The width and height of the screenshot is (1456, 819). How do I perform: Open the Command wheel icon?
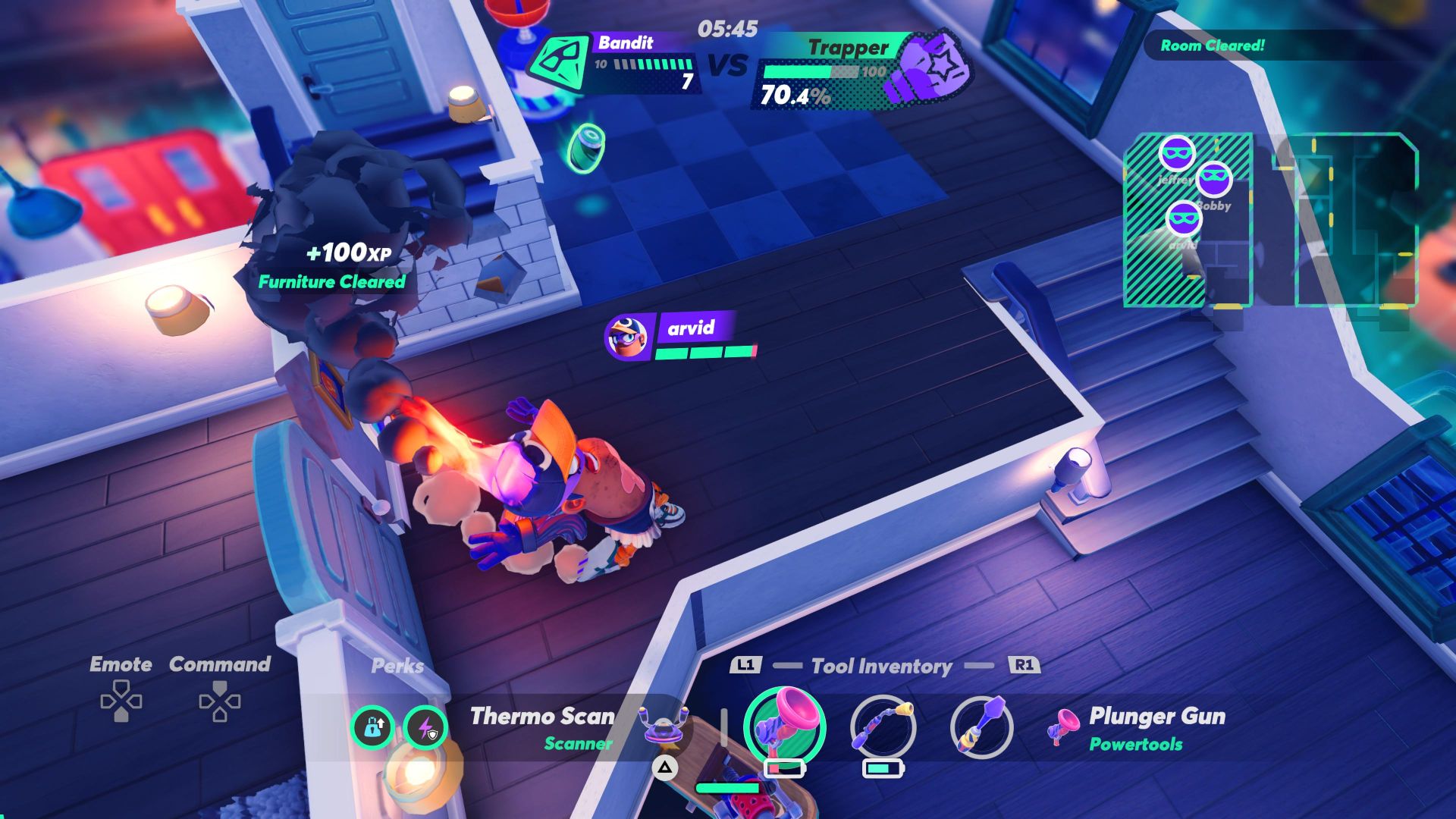click(x=219, y=701)
